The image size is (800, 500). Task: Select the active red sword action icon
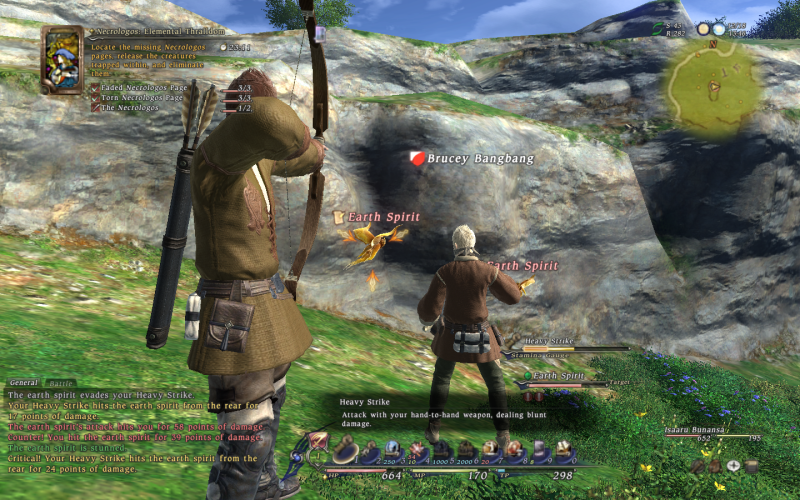(x=319, y=441)
